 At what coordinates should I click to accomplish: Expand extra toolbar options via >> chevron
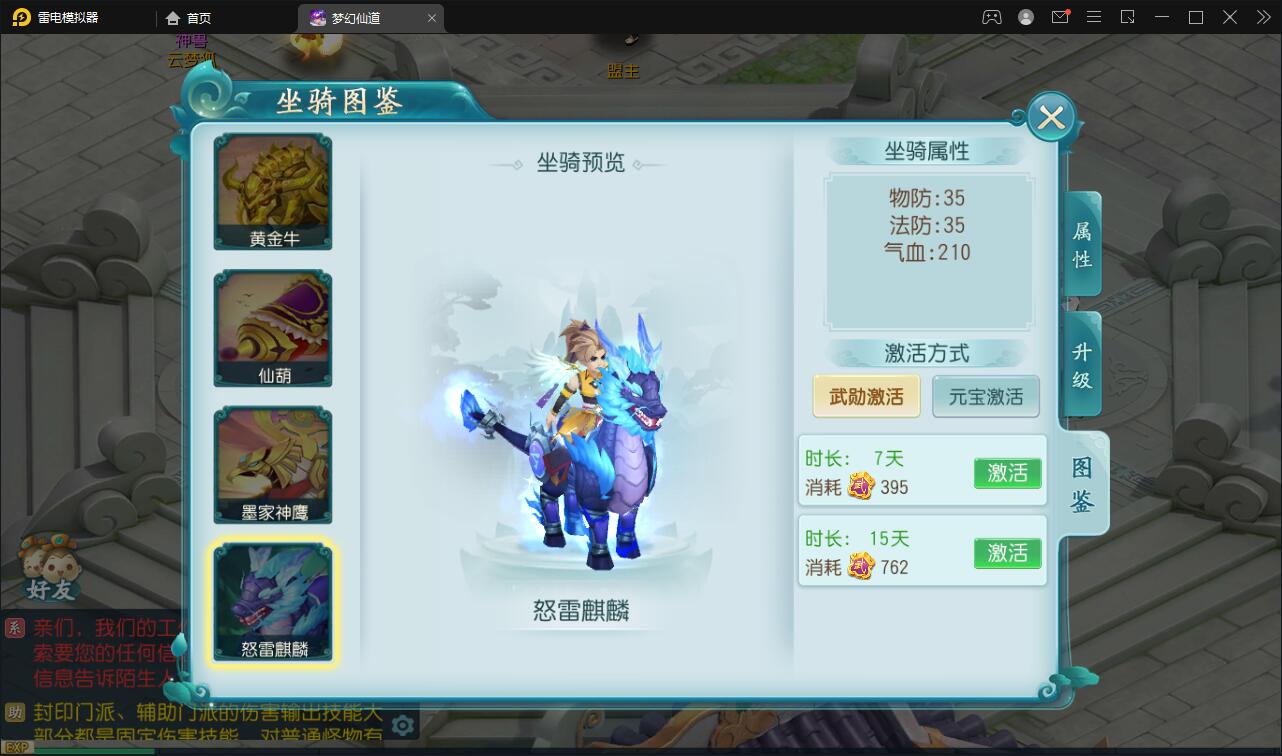[1263, 17]
